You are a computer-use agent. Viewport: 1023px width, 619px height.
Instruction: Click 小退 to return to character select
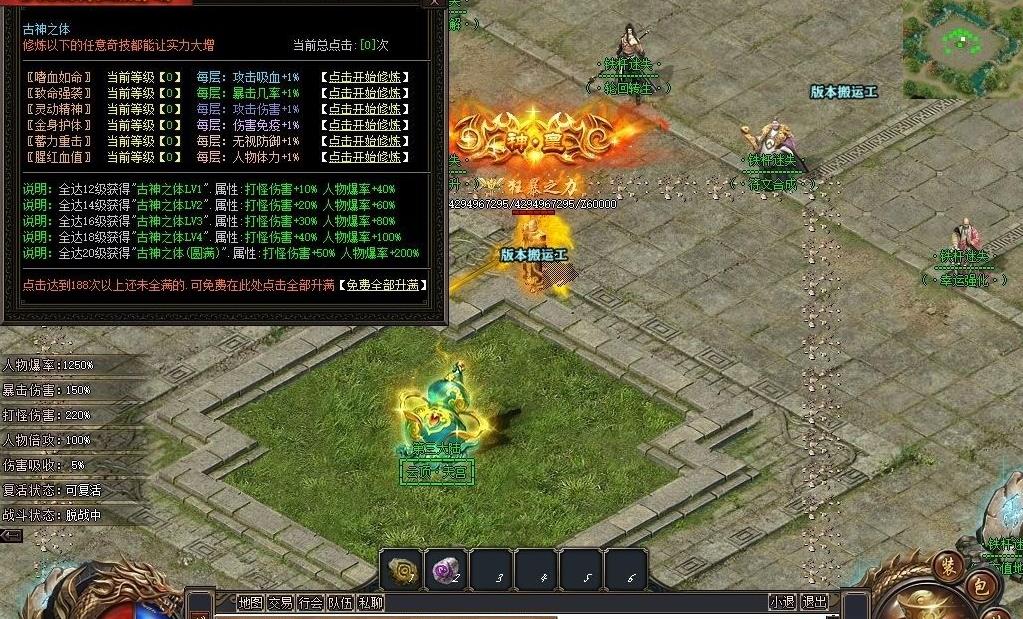pyautogui.click(x=782, y=602)
